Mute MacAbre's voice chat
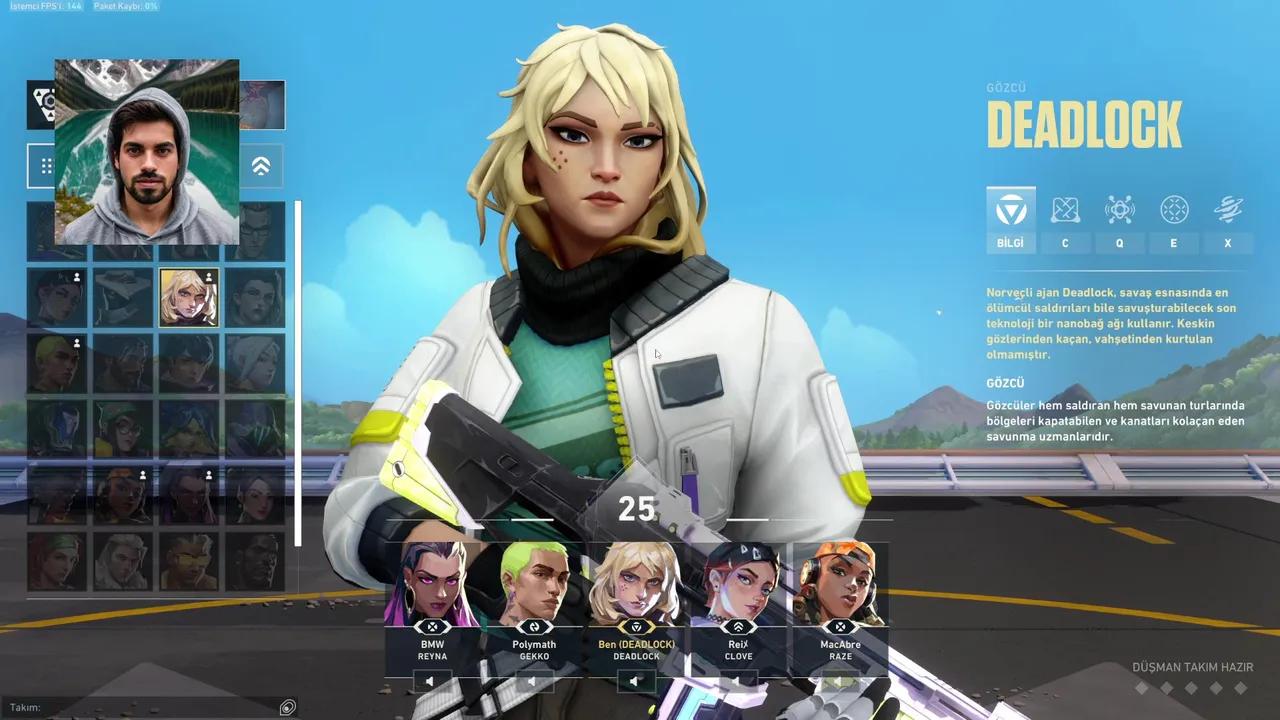Image resolution: width=1280 pixels, height=720 pixels. [840, 682]
